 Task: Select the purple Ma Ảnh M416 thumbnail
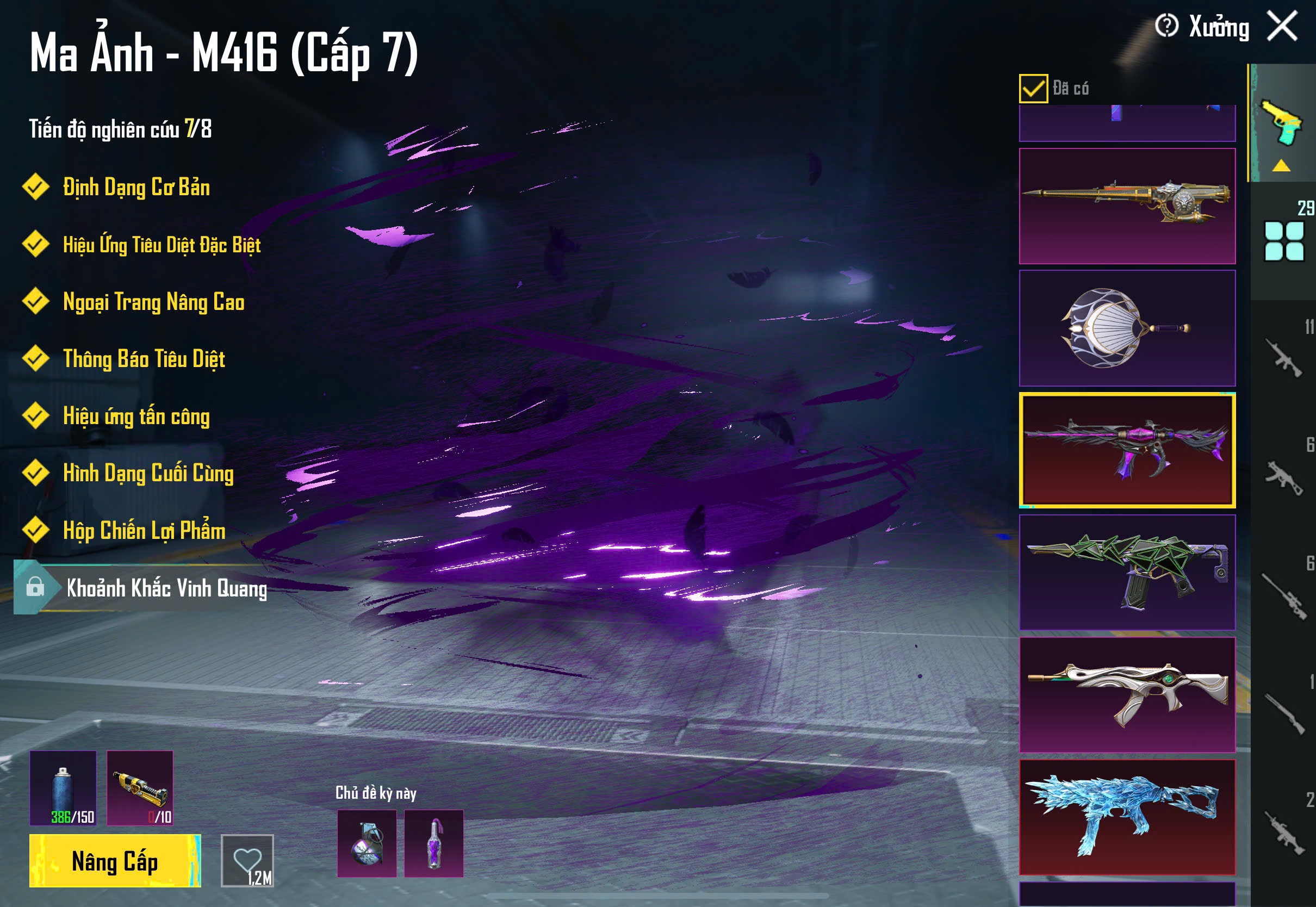coord(1127,450)
